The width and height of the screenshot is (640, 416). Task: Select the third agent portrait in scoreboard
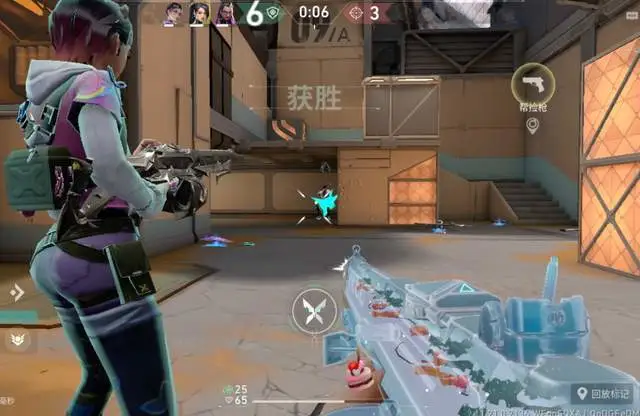tap(225, 13)
